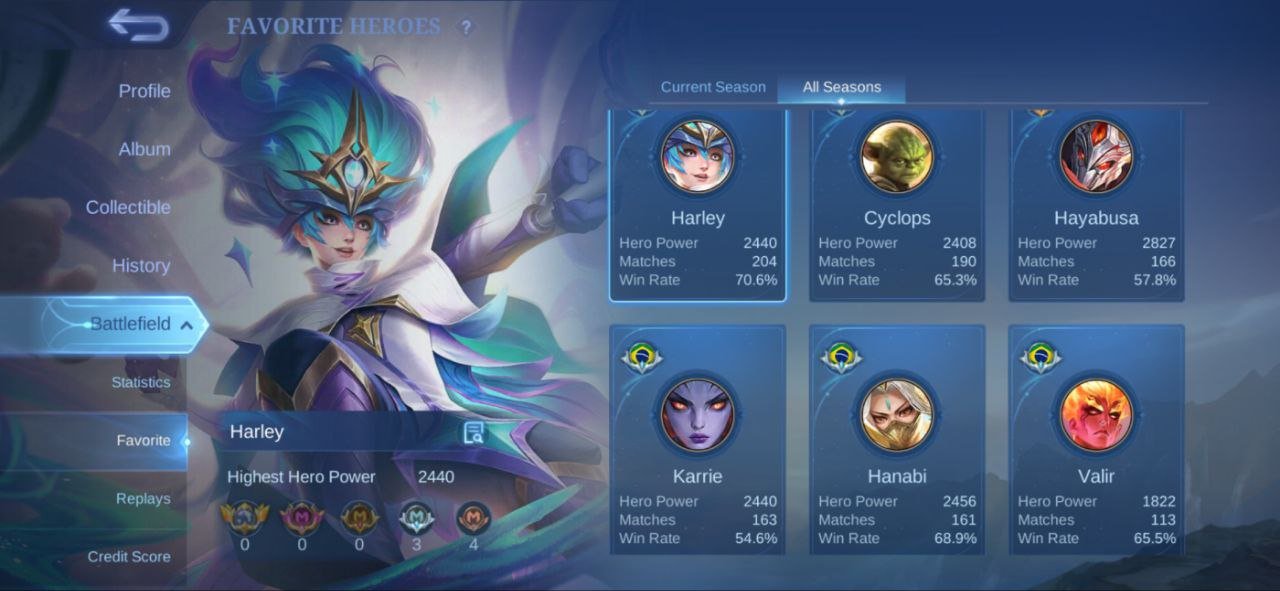1280x591 pixels.
Task: View the Credit Score page
Action: point(129,557)
